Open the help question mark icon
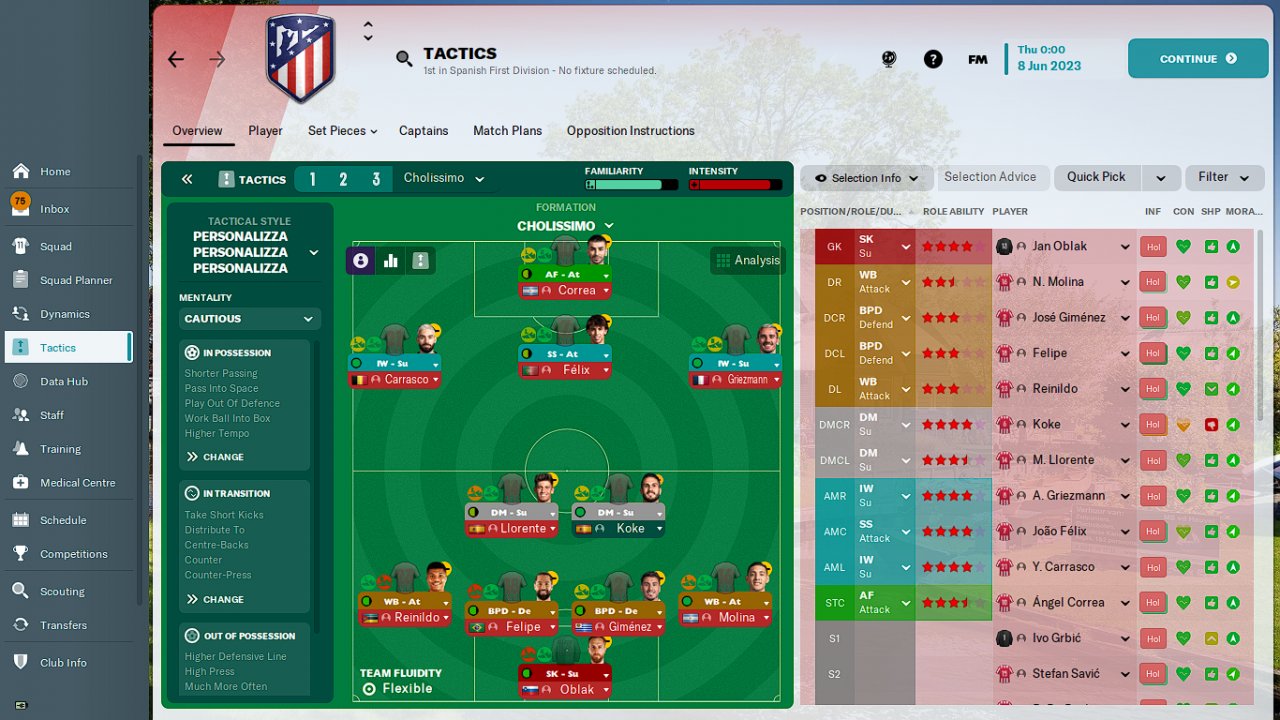Screen dimensions: 1280x720 pyautogui.click(x=933, y=60)
